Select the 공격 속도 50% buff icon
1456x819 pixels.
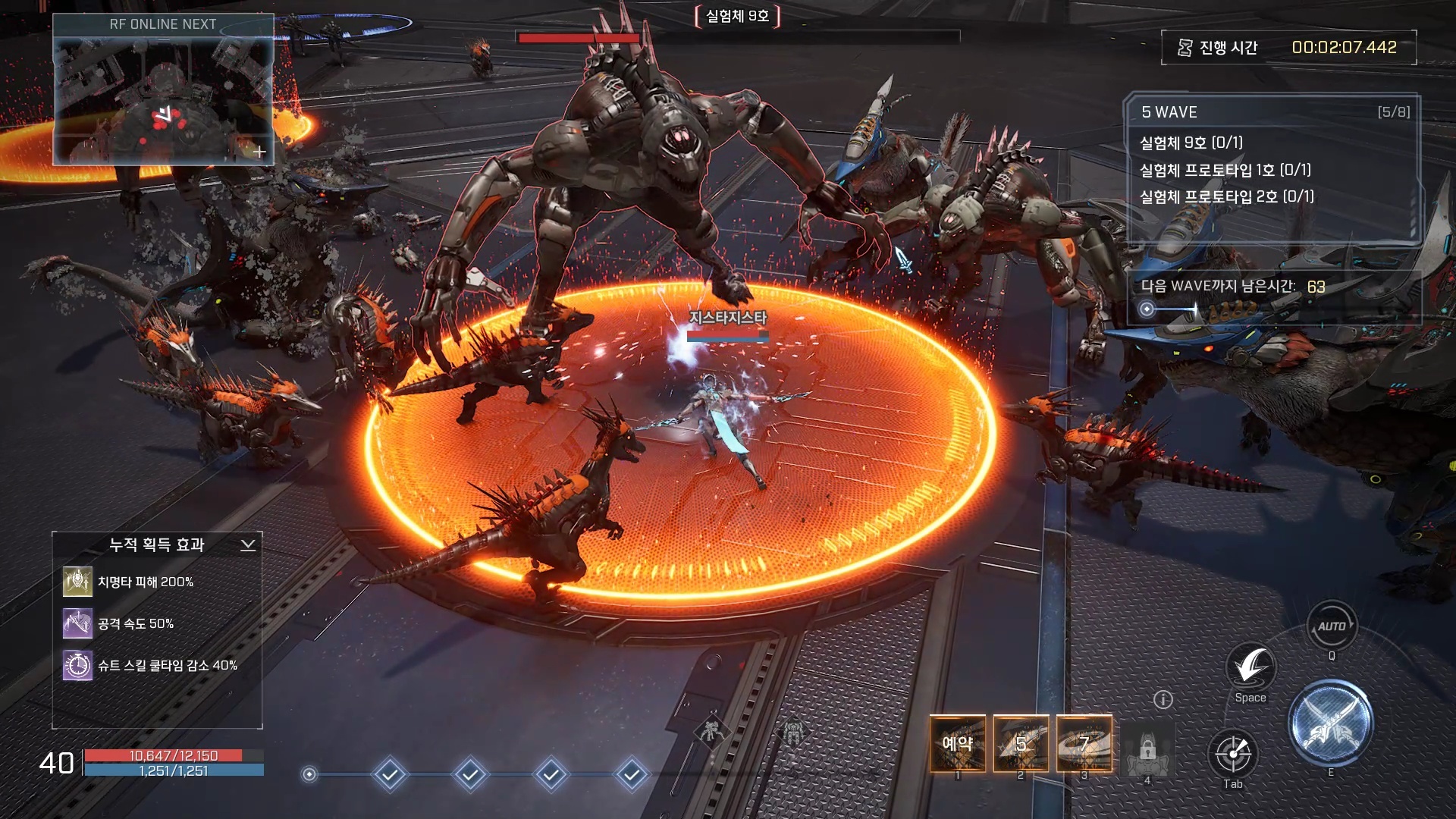[x=77, y=624]
